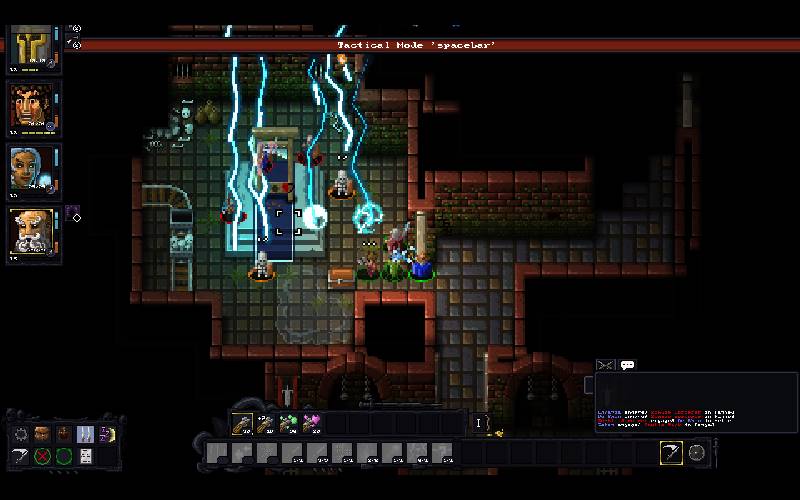Click the purple moon icon

pyautogui.click(x=106, y=434)
